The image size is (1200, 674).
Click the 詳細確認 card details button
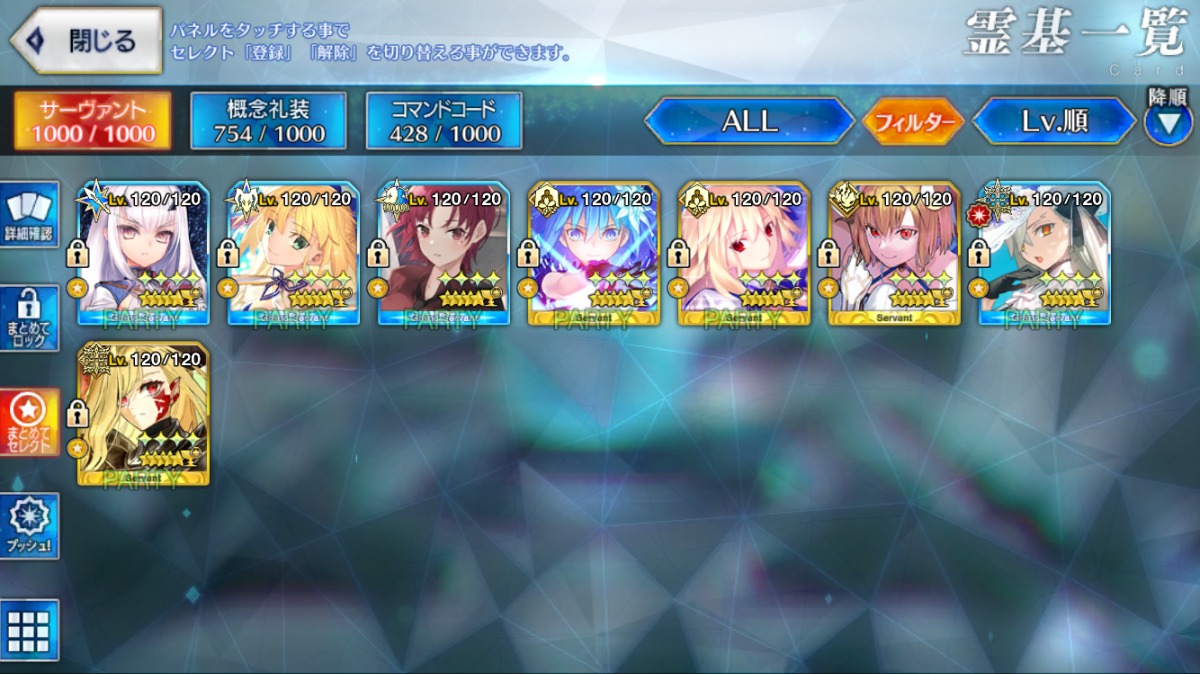pos(29,214)
